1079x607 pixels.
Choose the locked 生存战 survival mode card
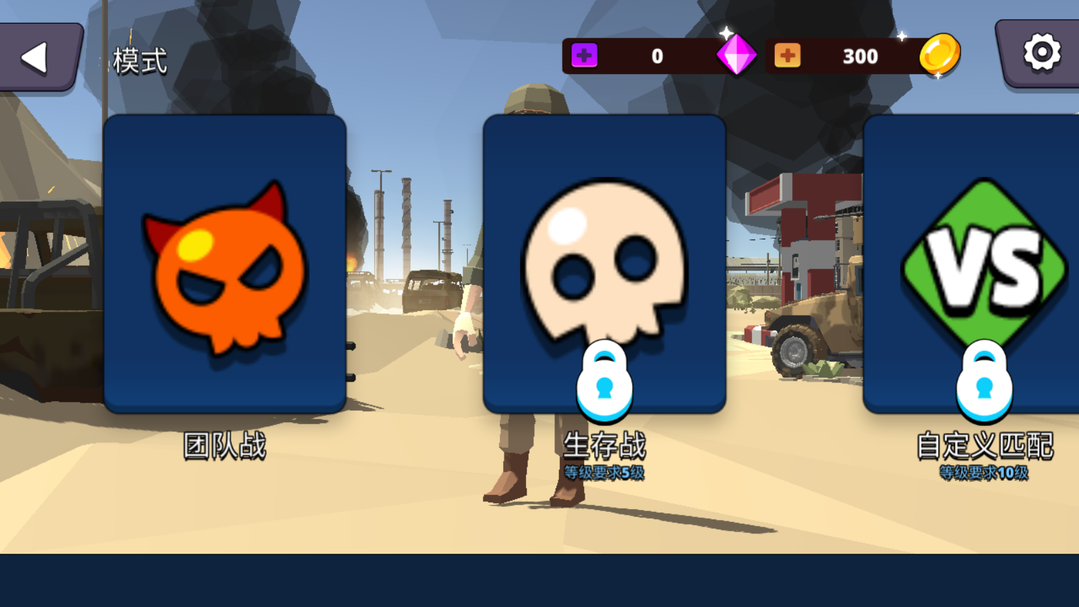[x=604, y=264]
